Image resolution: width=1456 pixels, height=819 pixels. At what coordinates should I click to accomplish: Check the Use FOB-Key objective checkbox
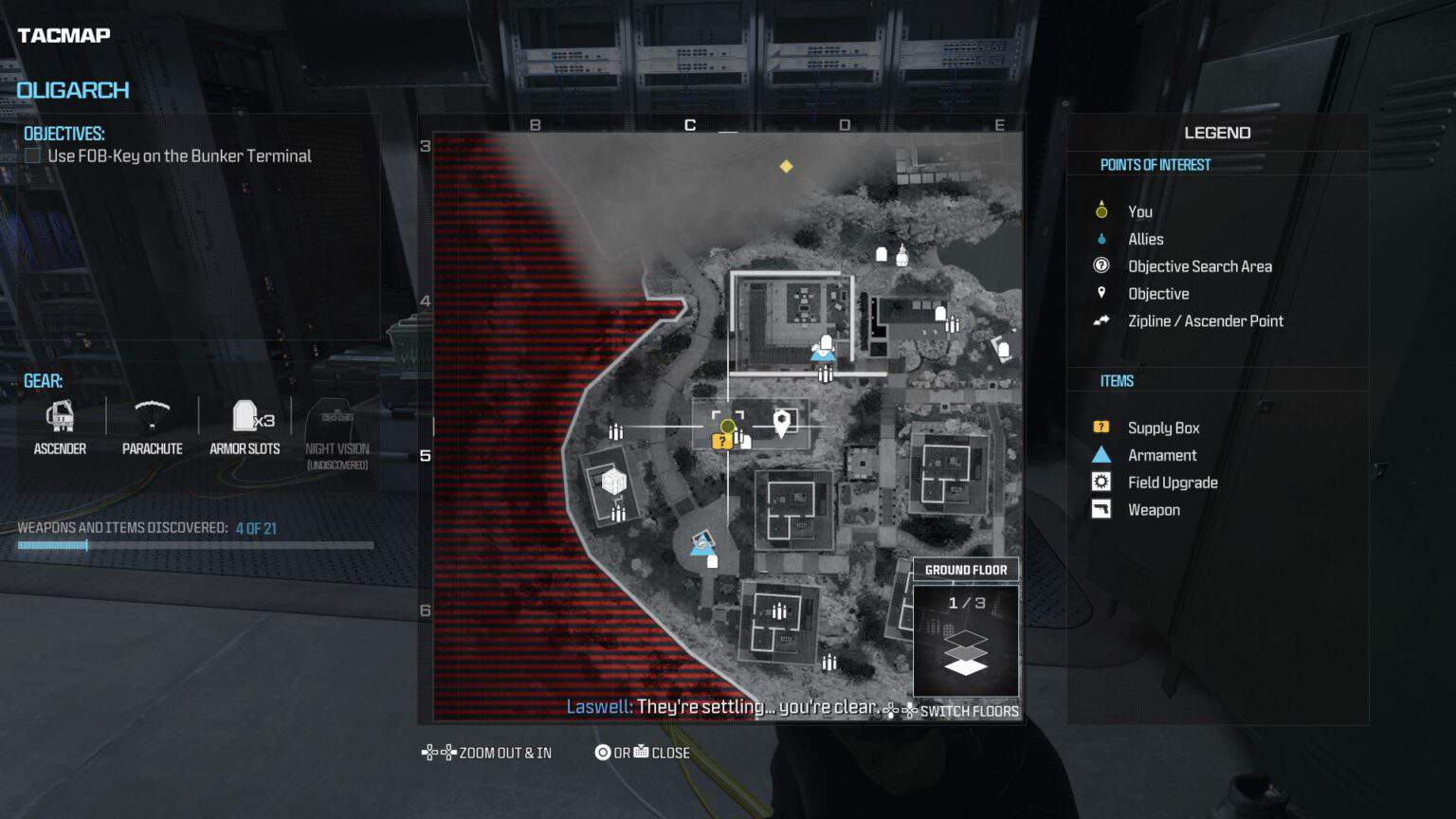pos(32,155)
